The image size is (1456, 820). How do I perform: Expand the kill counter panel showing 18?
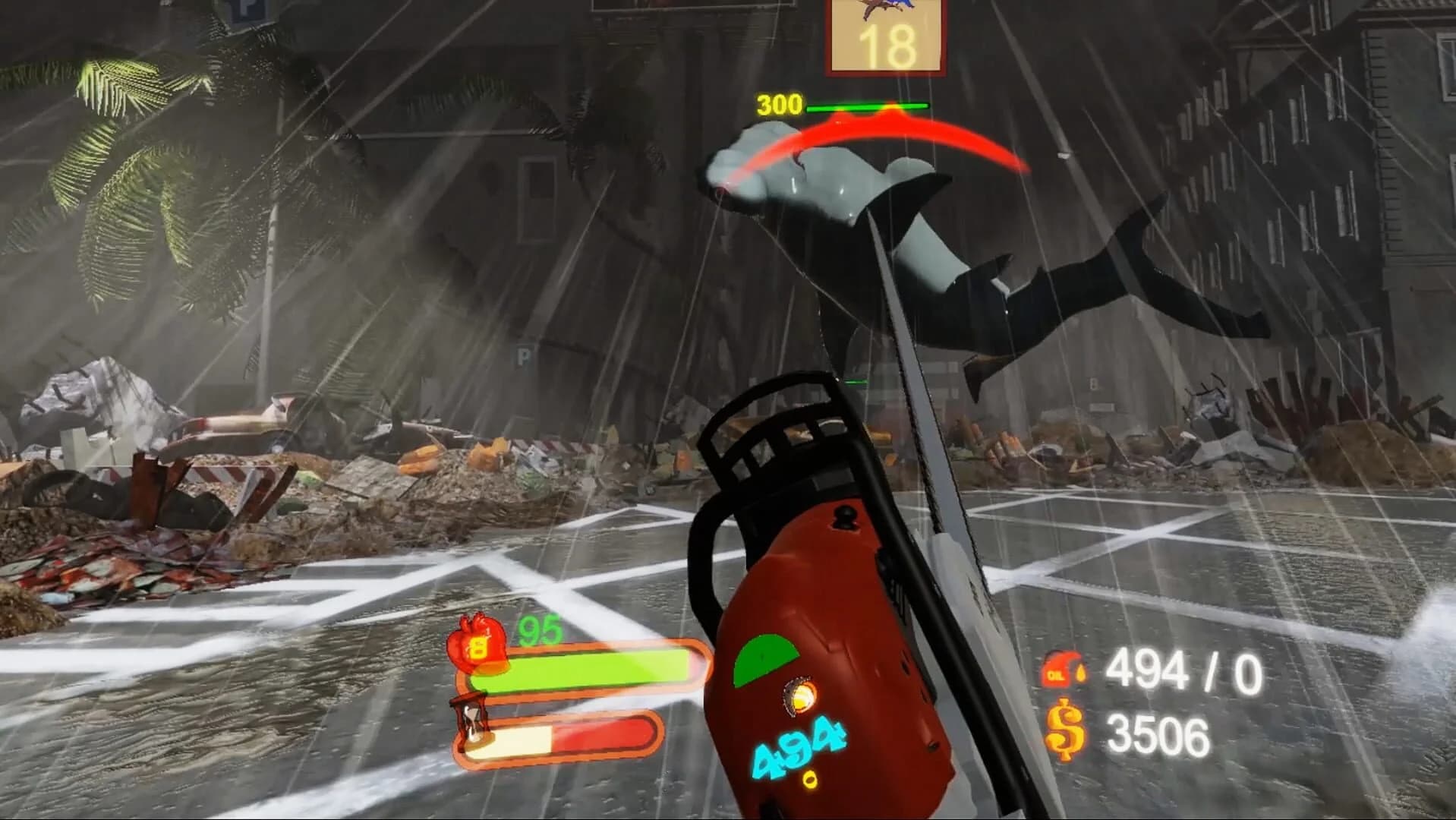click(x=887, y=36)
